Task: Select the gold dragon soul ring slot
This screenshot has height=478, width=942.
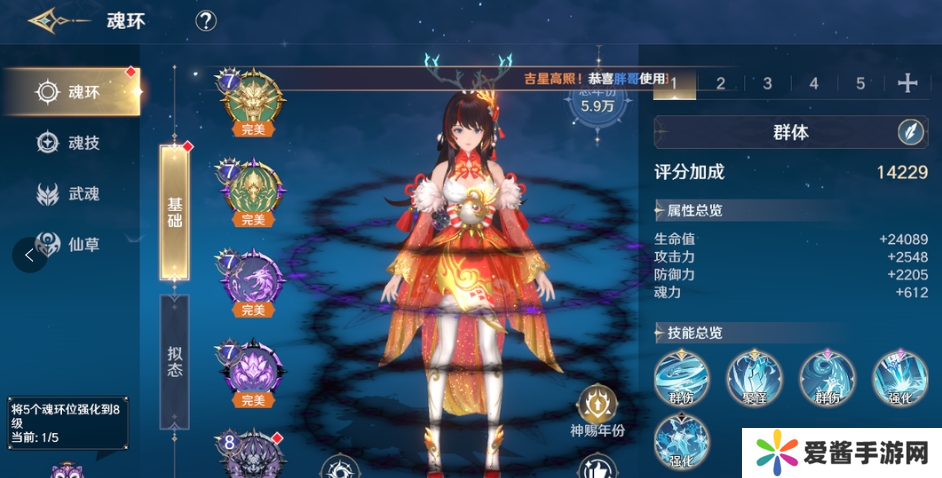Action: [251, 99]
